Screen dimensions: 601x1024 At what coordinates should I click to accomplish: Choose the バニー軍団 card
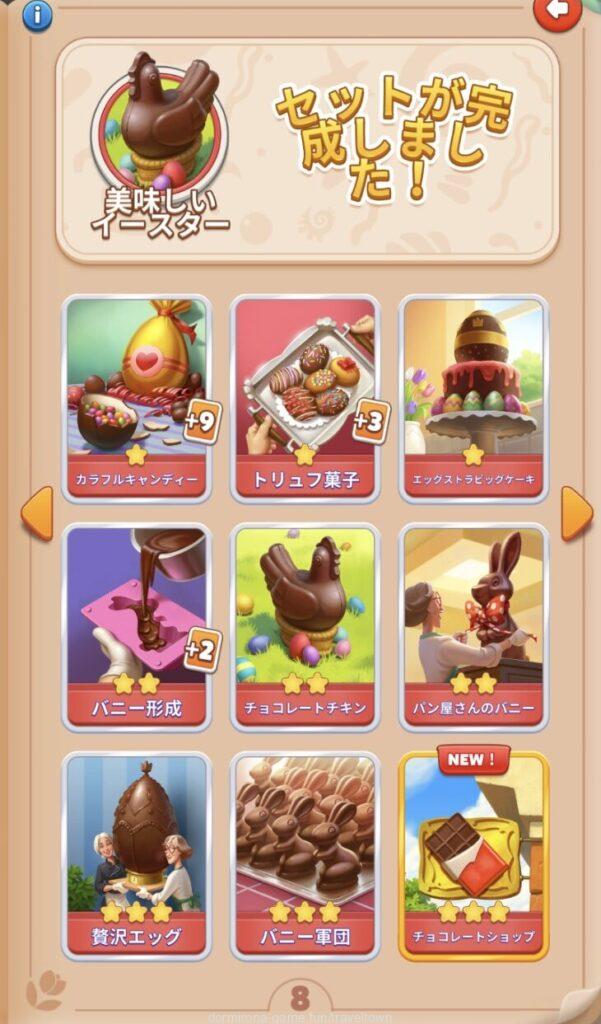tap(306, 855)
